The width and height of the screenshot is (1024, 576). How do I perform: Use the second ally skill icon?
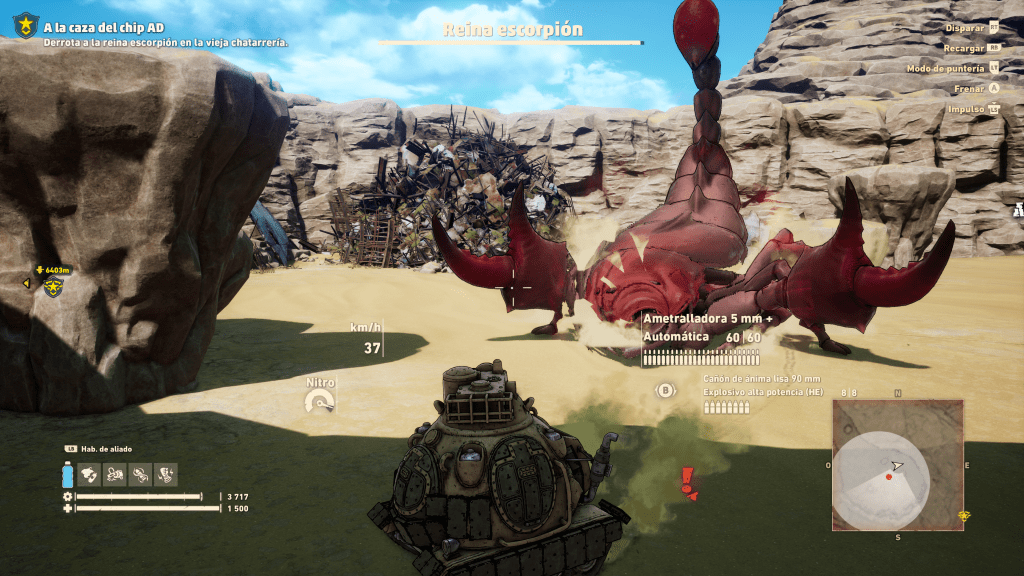(x=115, y=473)
